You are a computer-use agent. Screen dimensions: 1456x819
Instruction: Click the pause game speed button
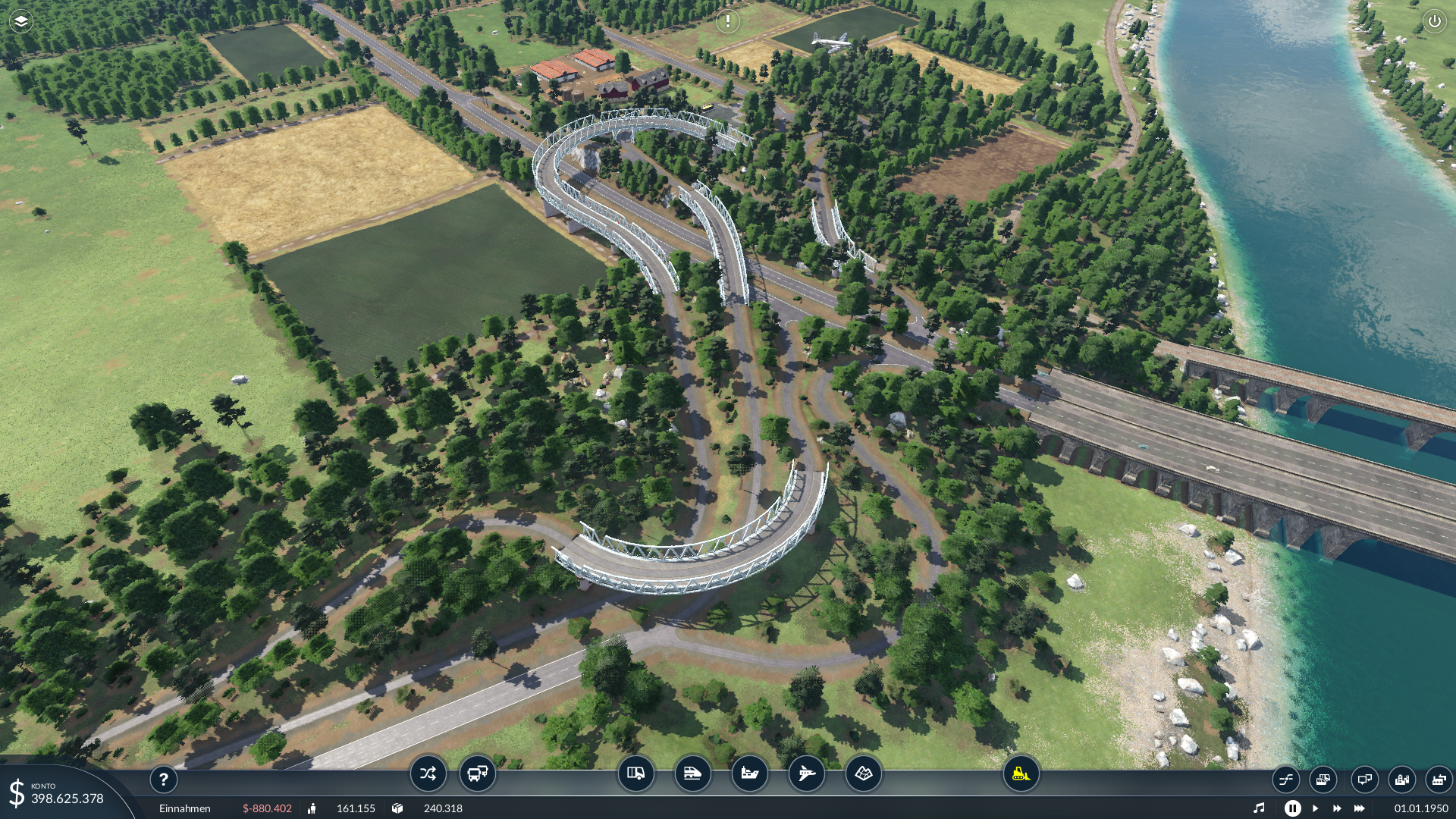coord(1292,808)
